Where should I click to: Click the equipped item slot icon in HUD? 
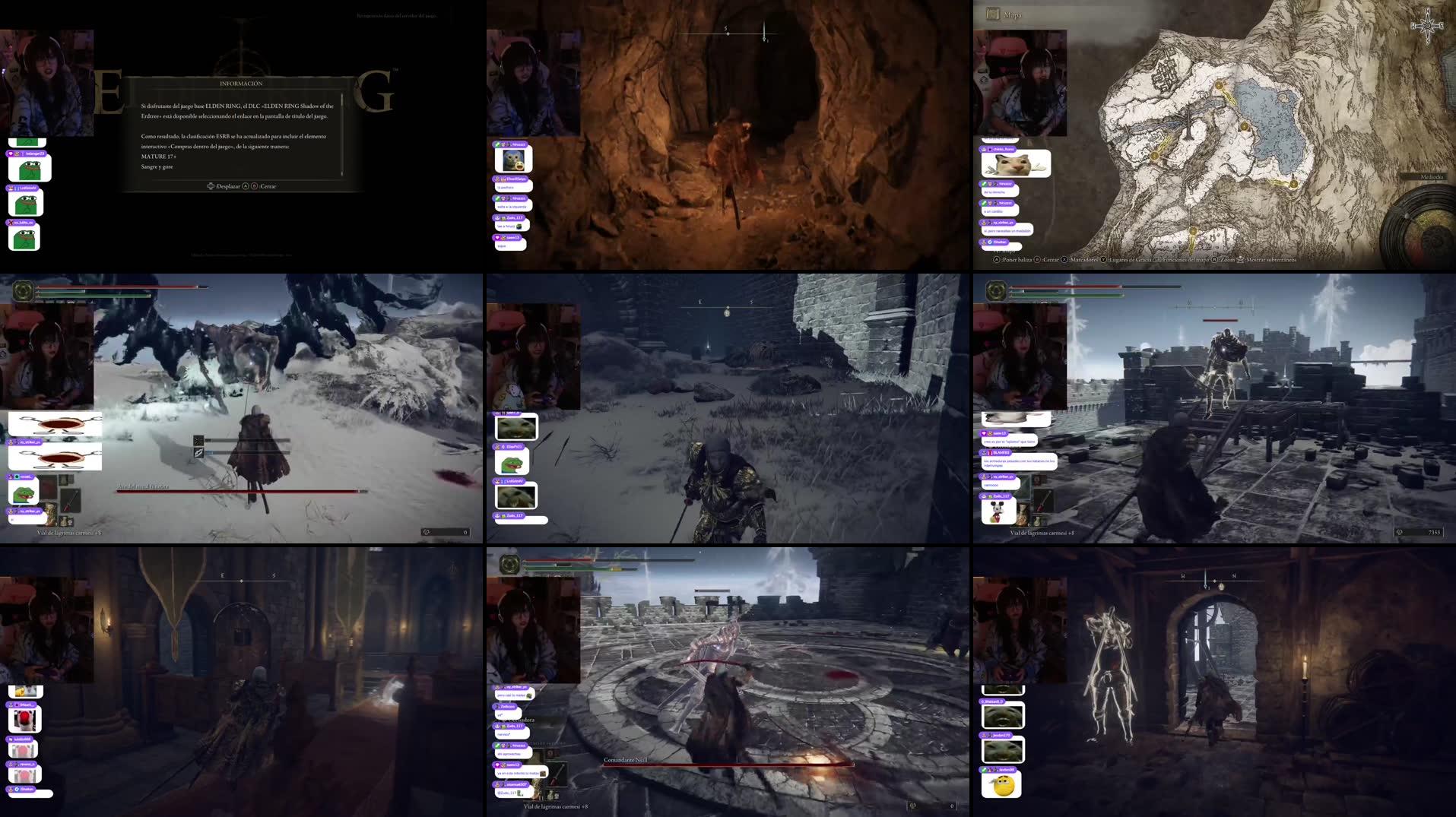click(x=72, y=500)
